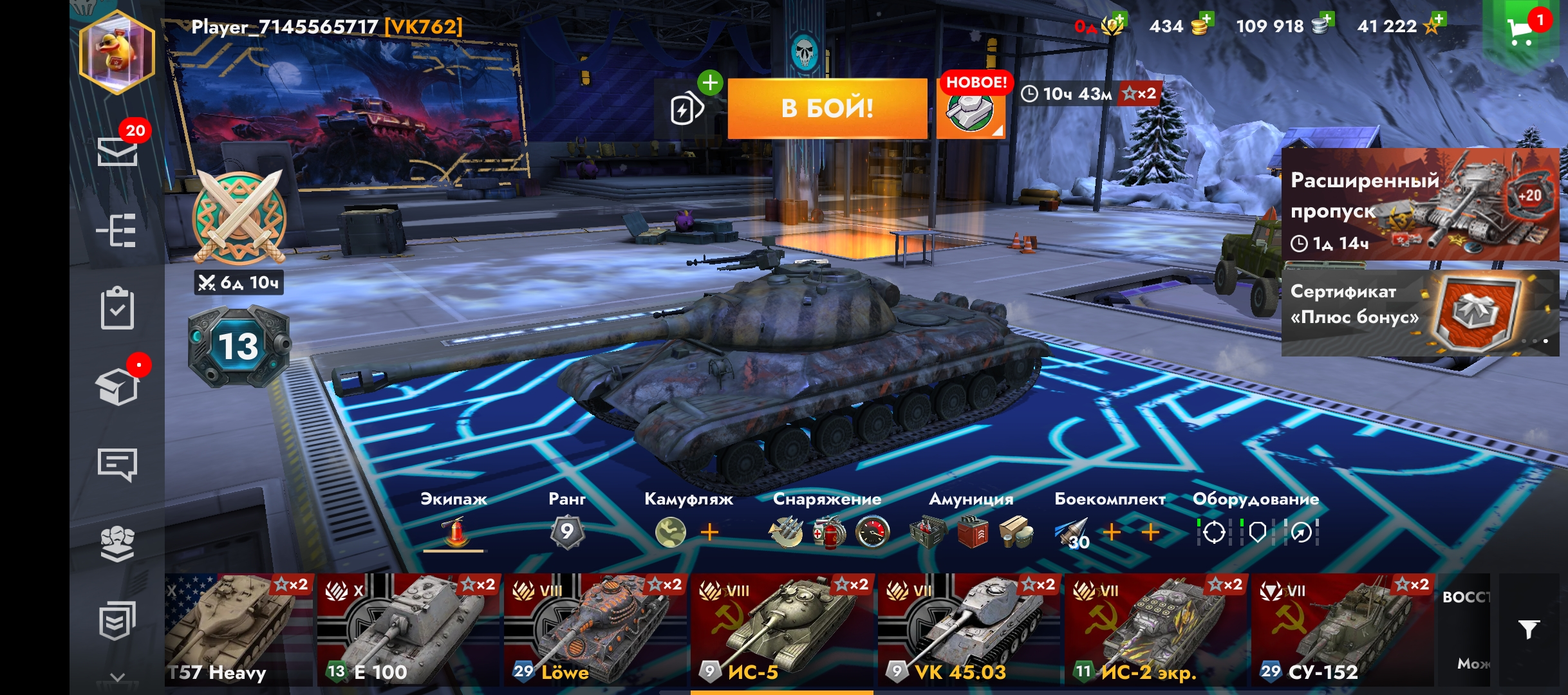1568x695 pixels.
Task: Select the Е 100 tank in carousel
Action: 408,629
